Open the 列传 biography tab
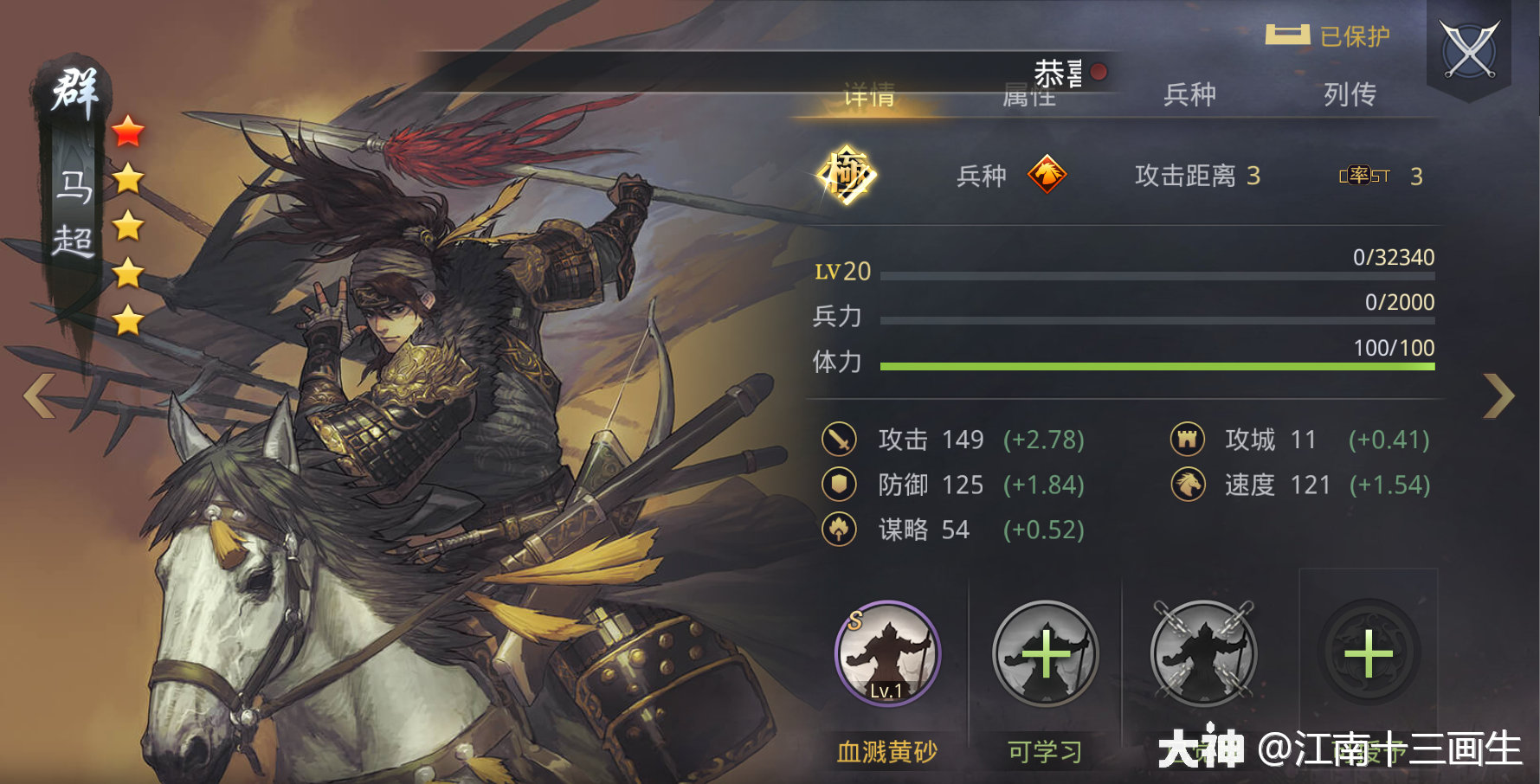 1350,95
